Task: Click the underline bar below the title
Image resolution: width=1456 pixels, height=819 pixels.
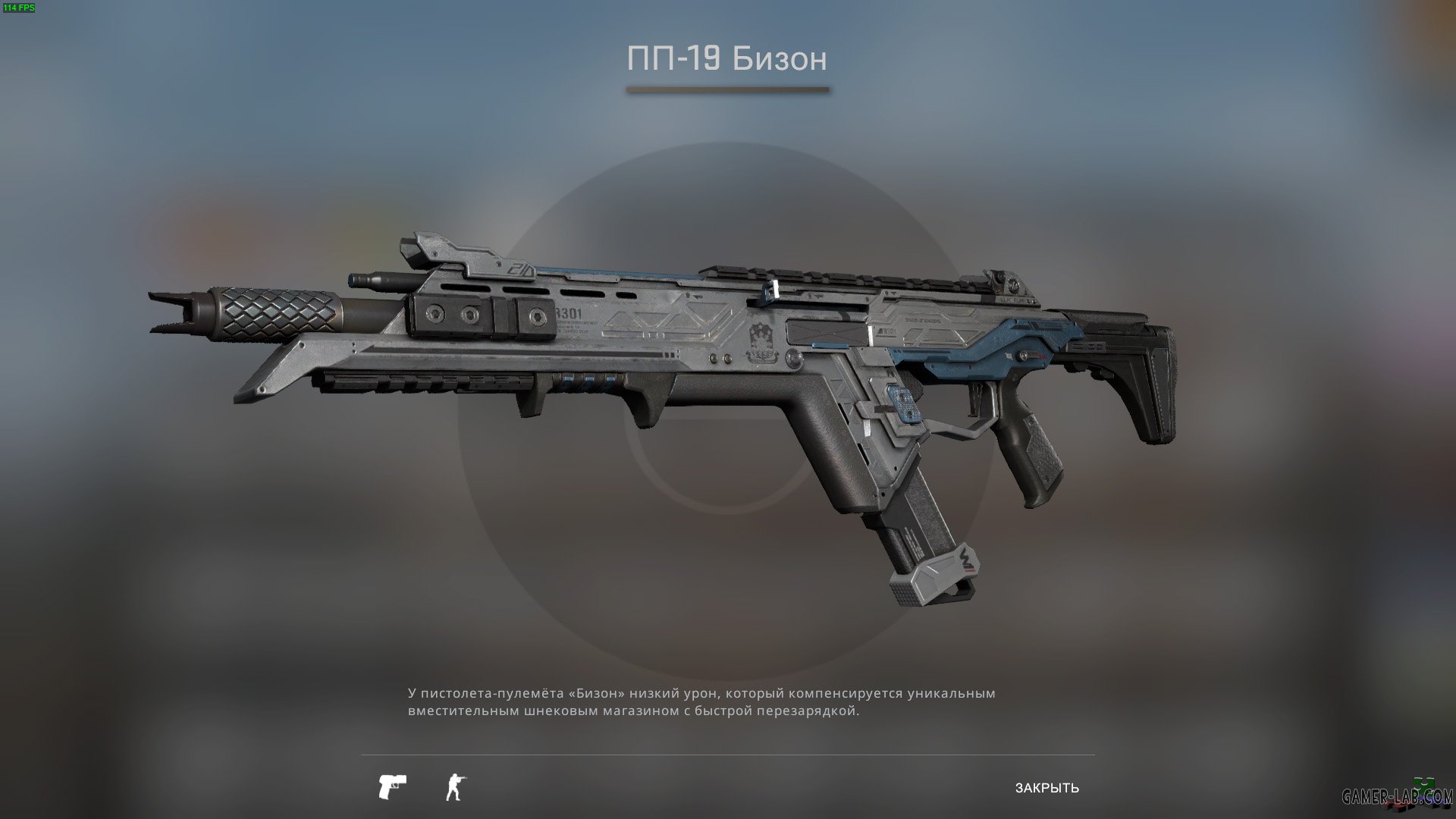Action: coord(729,90)
